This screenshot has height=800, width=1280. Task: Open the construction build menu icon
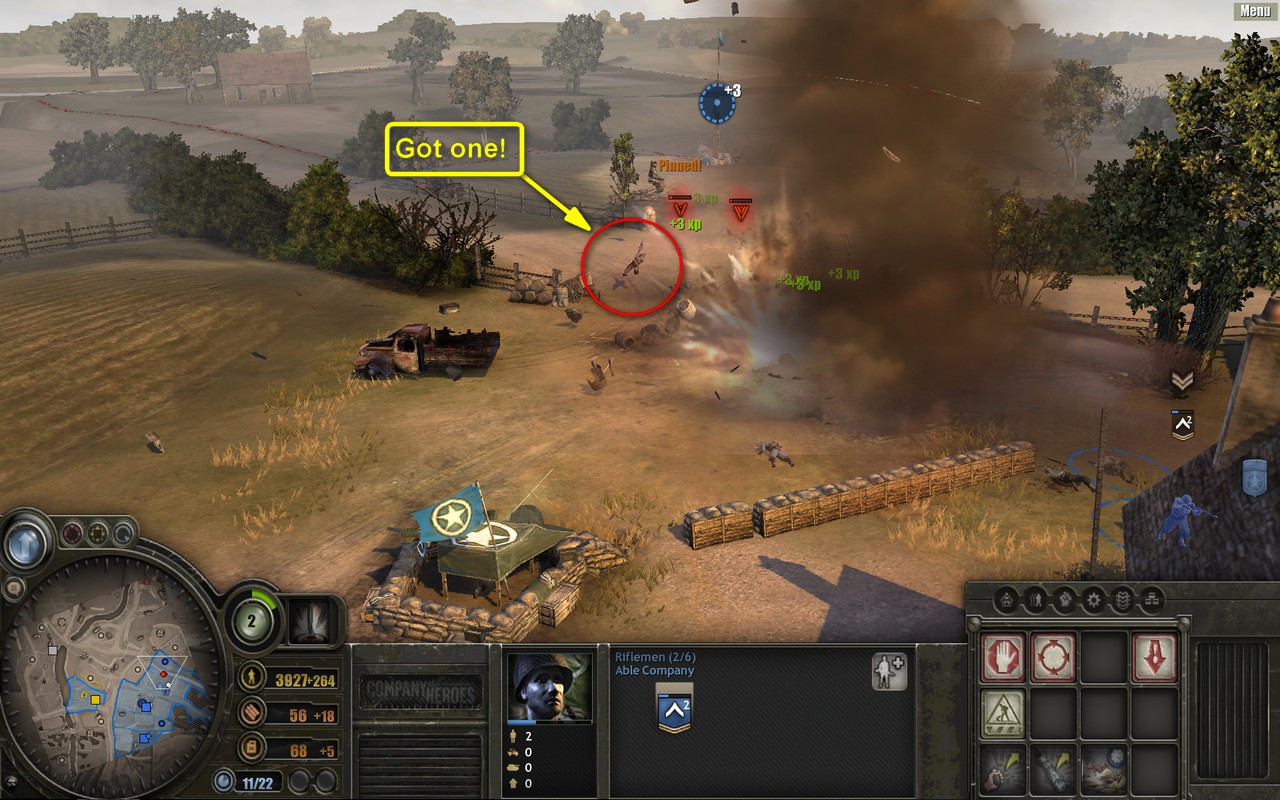[1003, 713]
